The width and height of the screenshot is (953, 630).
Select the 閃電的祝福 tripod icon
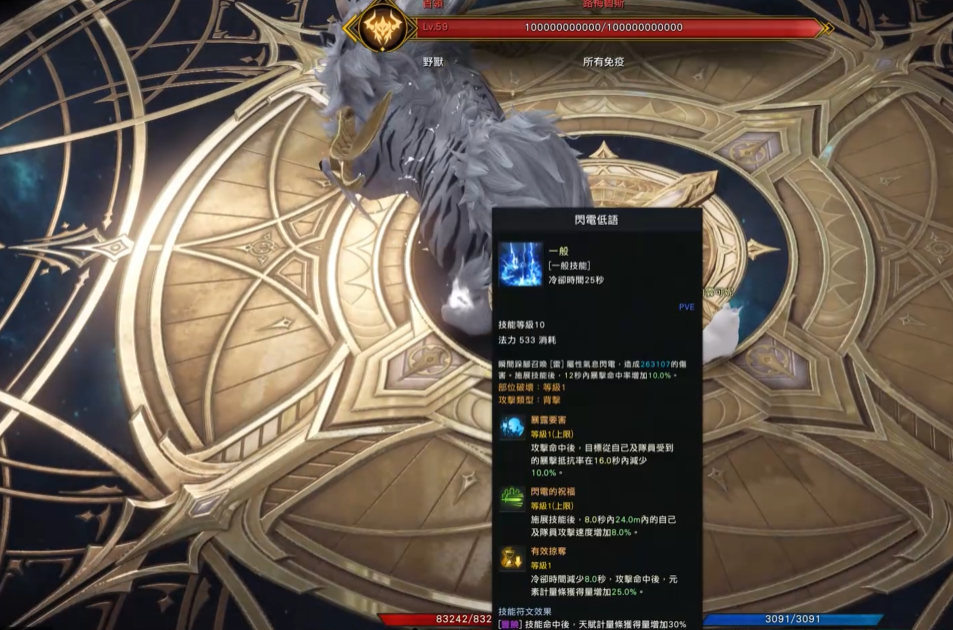point(513,498)
